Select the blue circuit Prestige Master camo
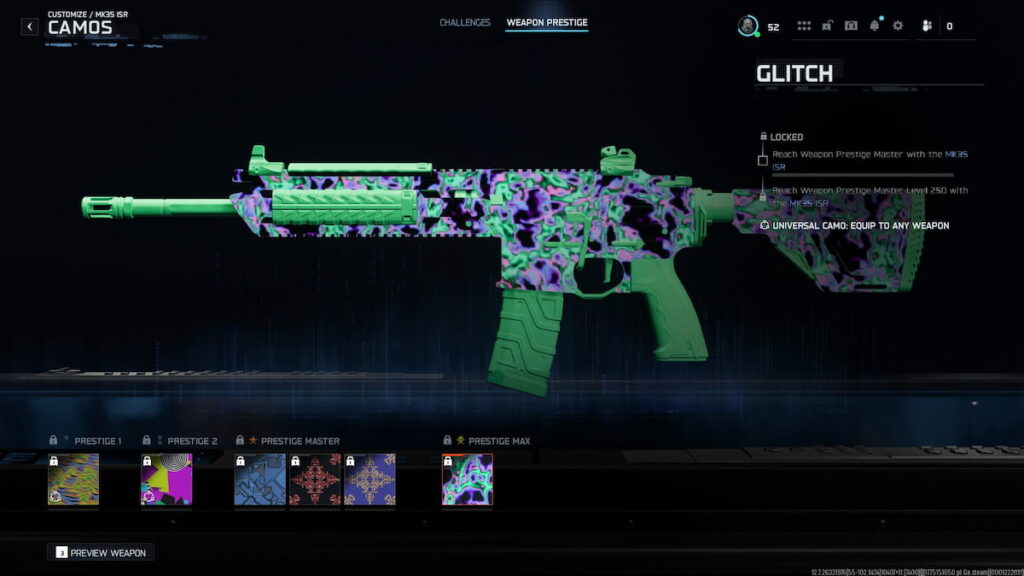Screen dimensions: 1024x576 click(x=259, y=479)
